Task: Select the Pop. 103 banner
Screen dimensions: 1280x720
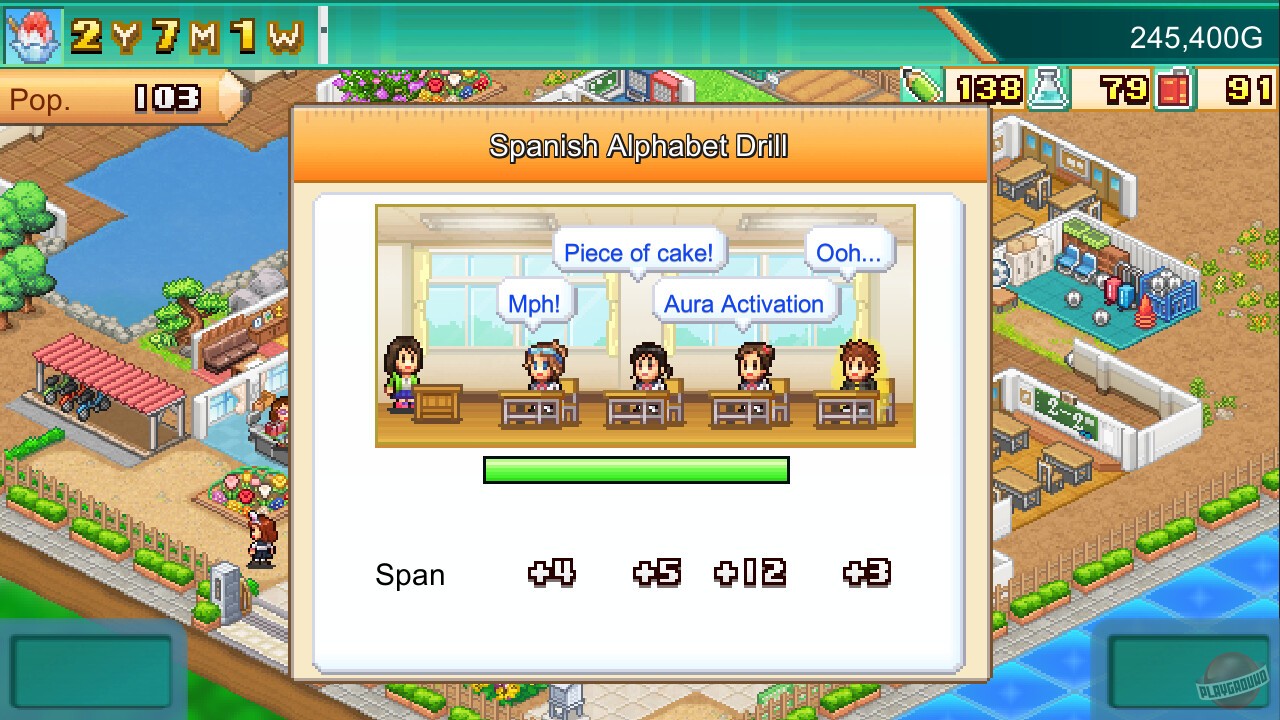Action: point(105,99)
